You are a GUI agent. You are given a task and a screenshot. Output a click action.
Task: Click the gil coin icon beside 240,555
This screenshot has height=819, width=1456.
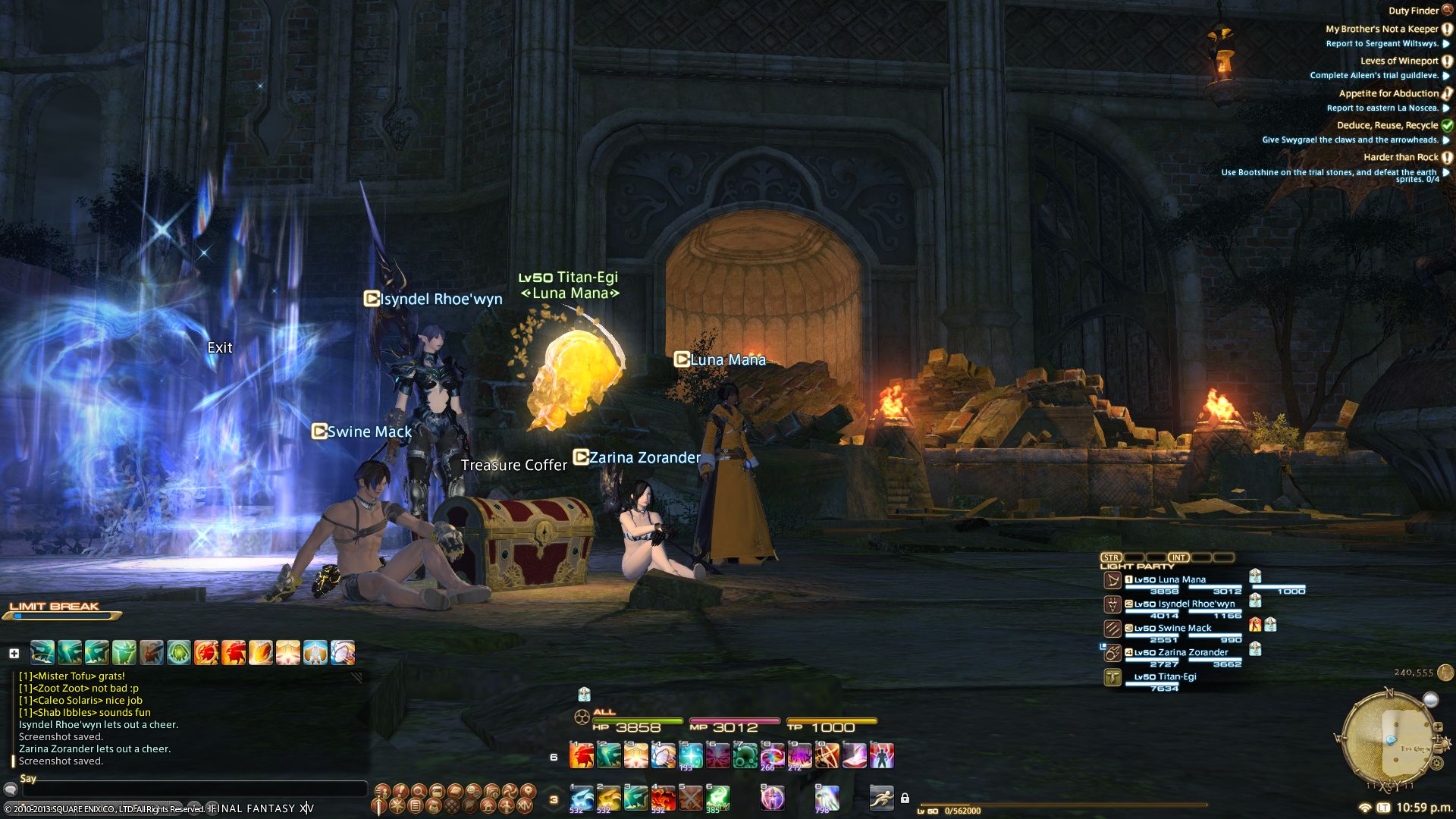(1445, 673)
